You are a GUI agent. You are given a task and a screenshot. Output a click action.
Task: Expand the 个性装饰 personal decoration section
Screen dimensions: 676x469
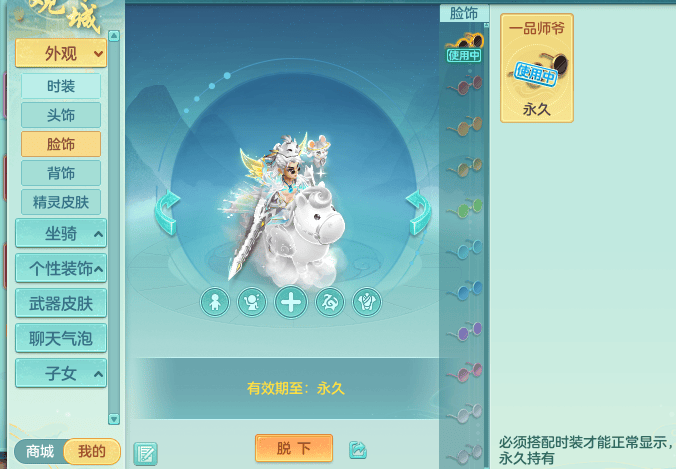[61, 268]
